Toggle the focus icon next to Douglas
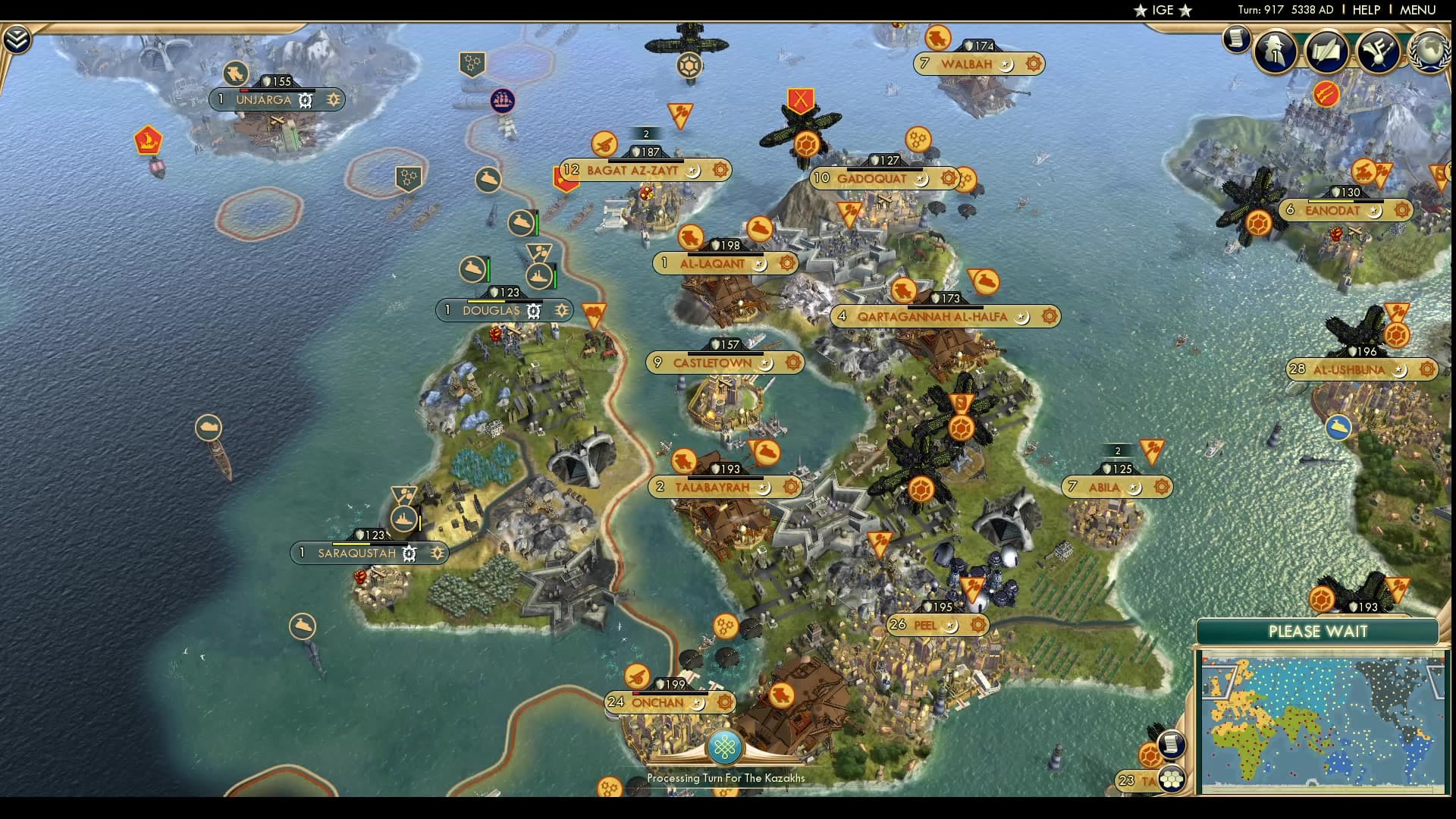Screen dimensions: 1456x819 pos(562,310)
